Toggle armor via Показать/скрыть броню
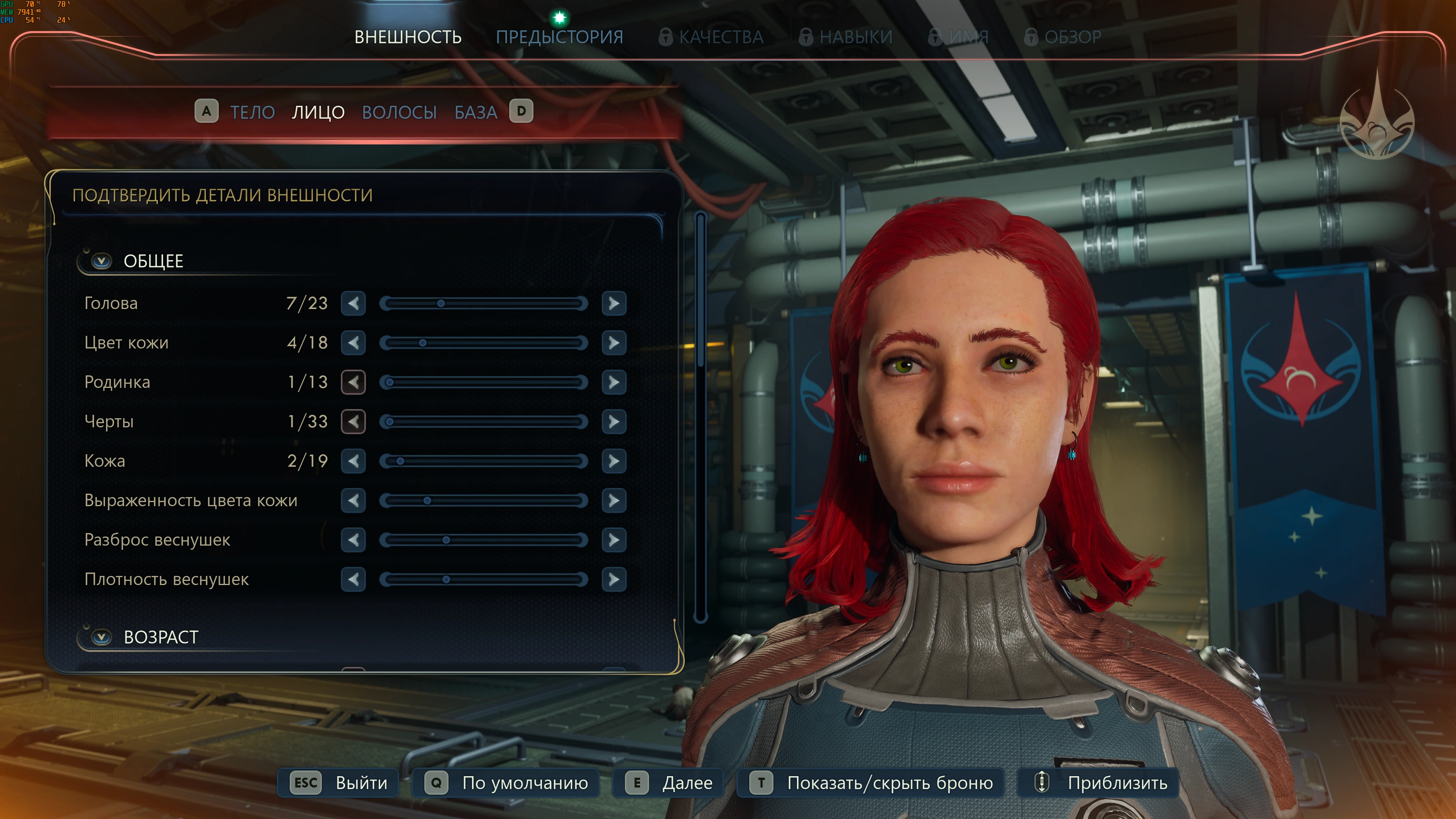 click(x=871, y=783)
